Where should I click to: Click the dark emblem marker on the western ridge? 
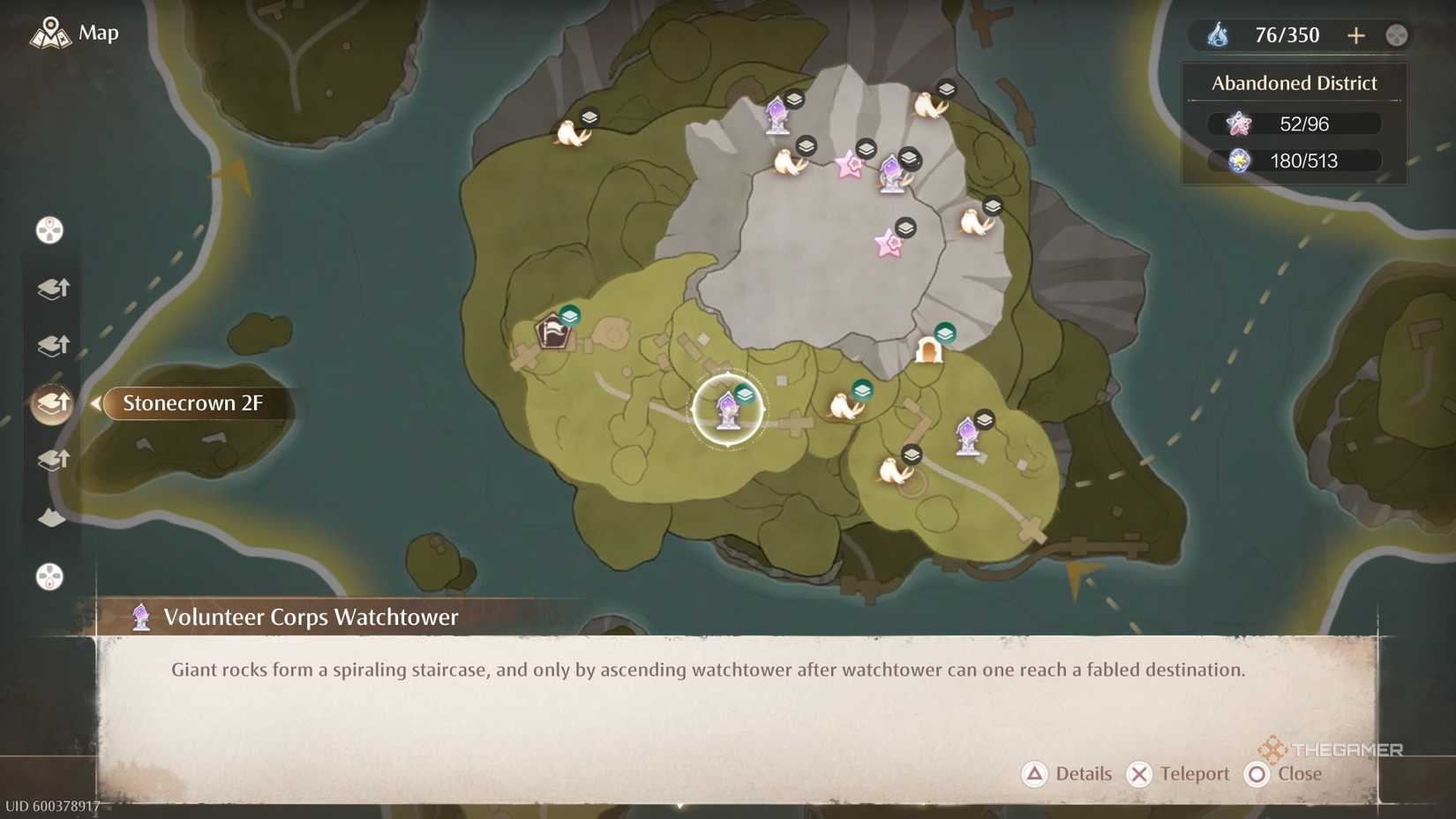(x=554, y=334)
